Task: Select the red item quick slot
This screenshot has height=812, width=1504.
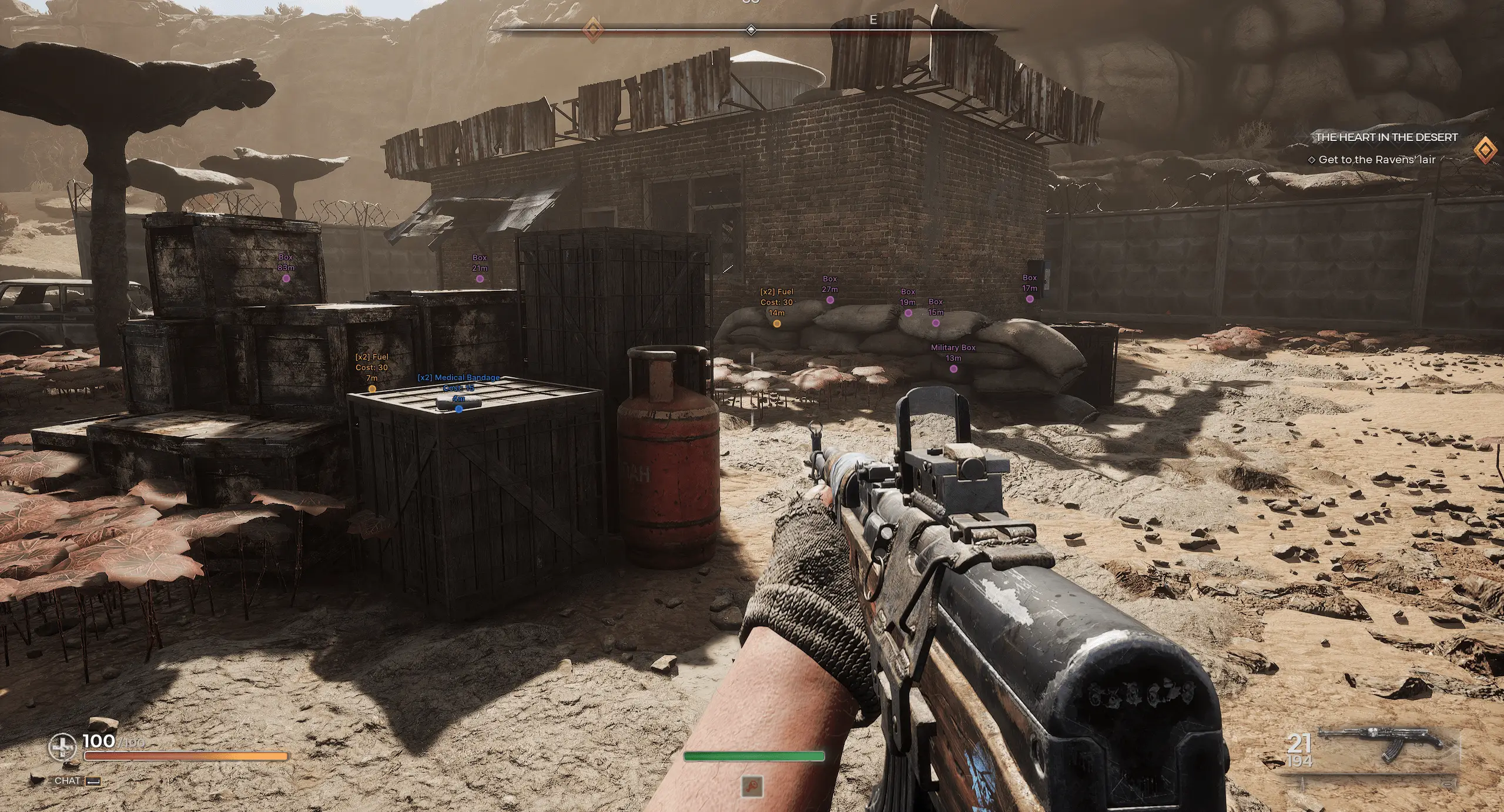Action: [x=752, y=786]
